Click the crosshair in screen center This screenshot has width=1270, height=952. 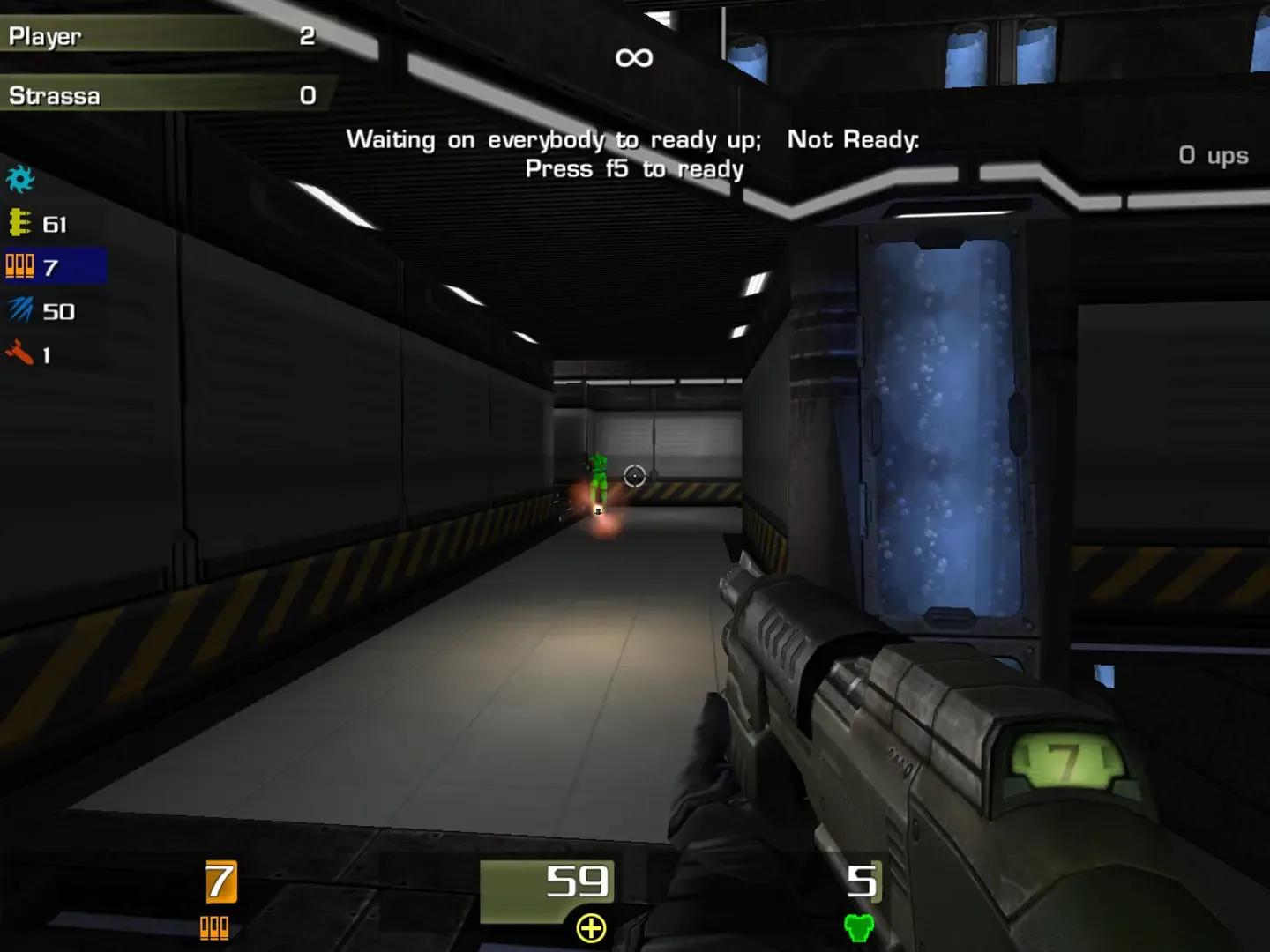point(634,476)
